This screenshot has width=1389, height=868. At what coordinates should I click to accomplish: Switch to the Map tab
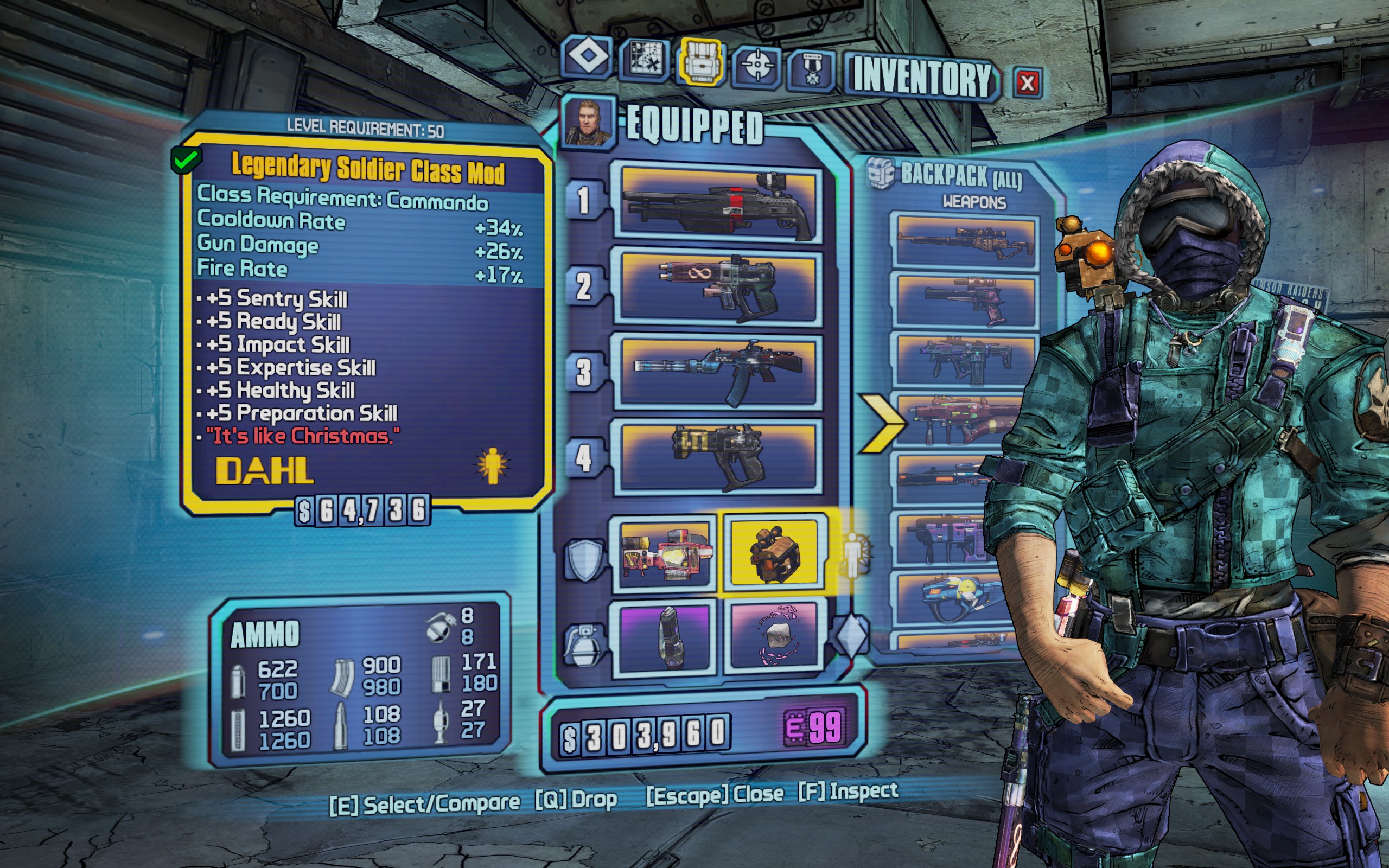pyautogui.click(x=645, y=59)
